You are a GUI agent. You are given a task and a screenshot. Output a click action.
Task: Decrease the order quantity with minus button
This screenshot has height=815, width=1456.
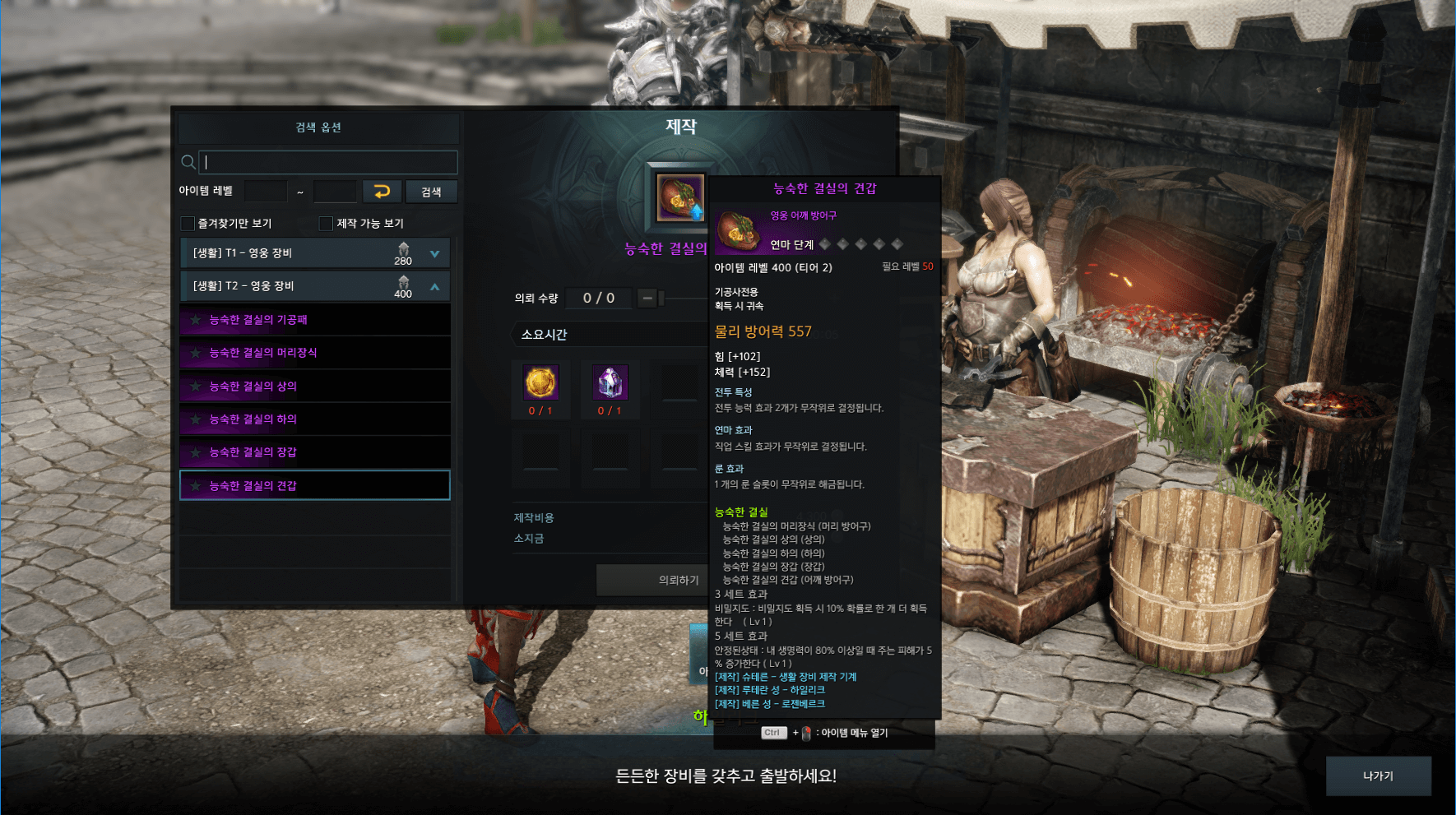[647, 298]
